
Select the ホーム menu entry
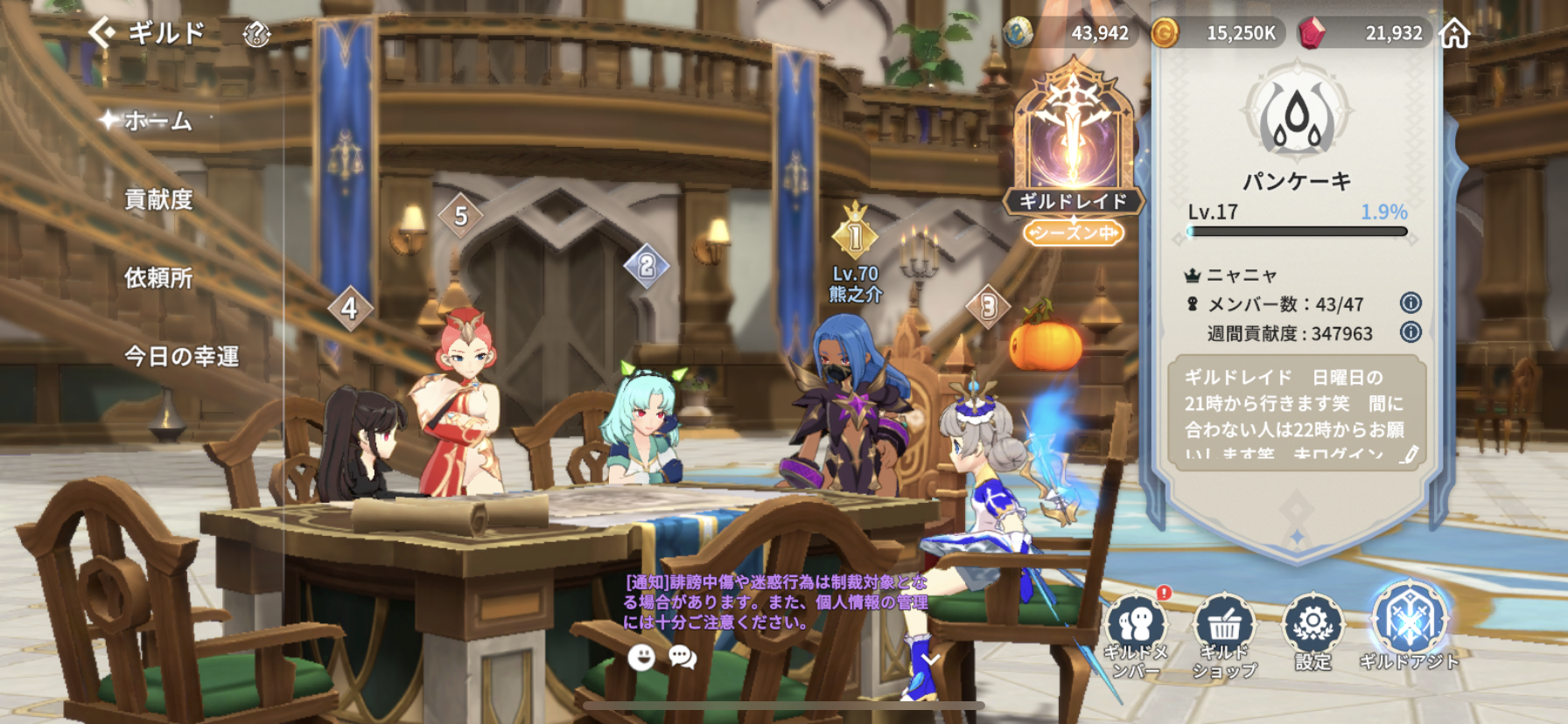click(x=157, y=121)
